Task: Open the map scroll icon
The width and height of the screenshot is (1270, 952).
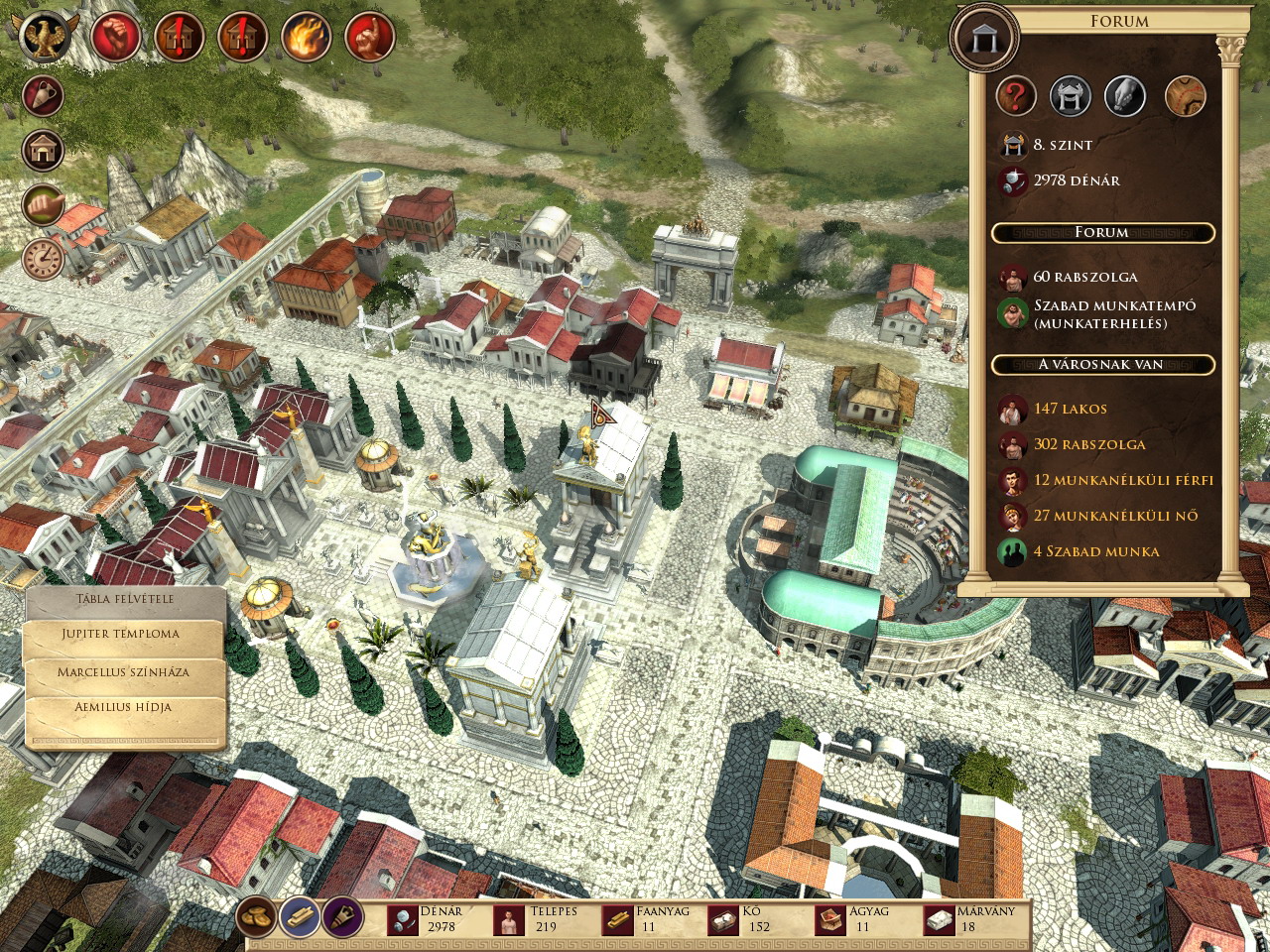Action: point(1185,96)
